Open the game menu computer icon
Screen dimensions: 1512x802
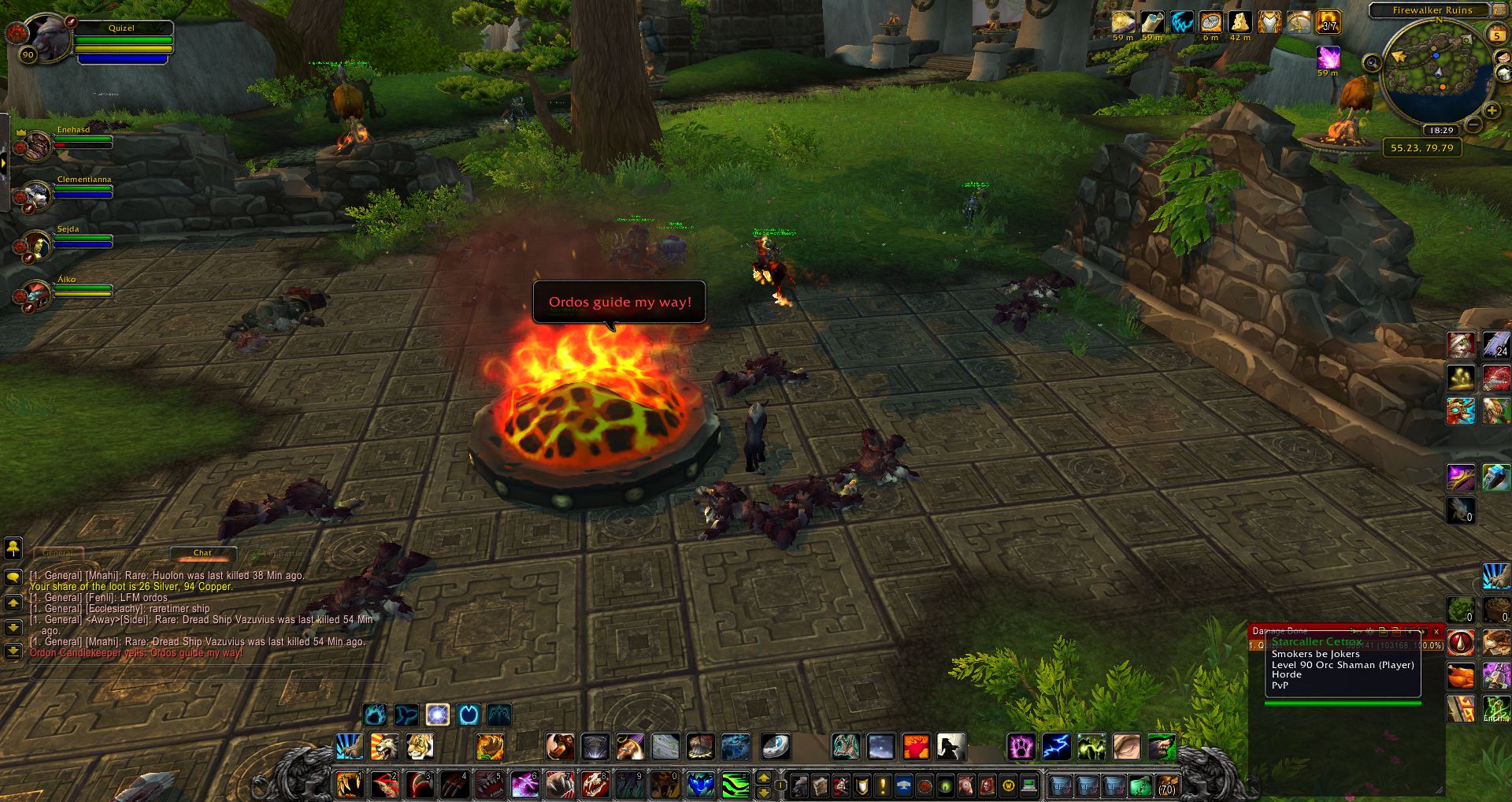point(1028,785)
